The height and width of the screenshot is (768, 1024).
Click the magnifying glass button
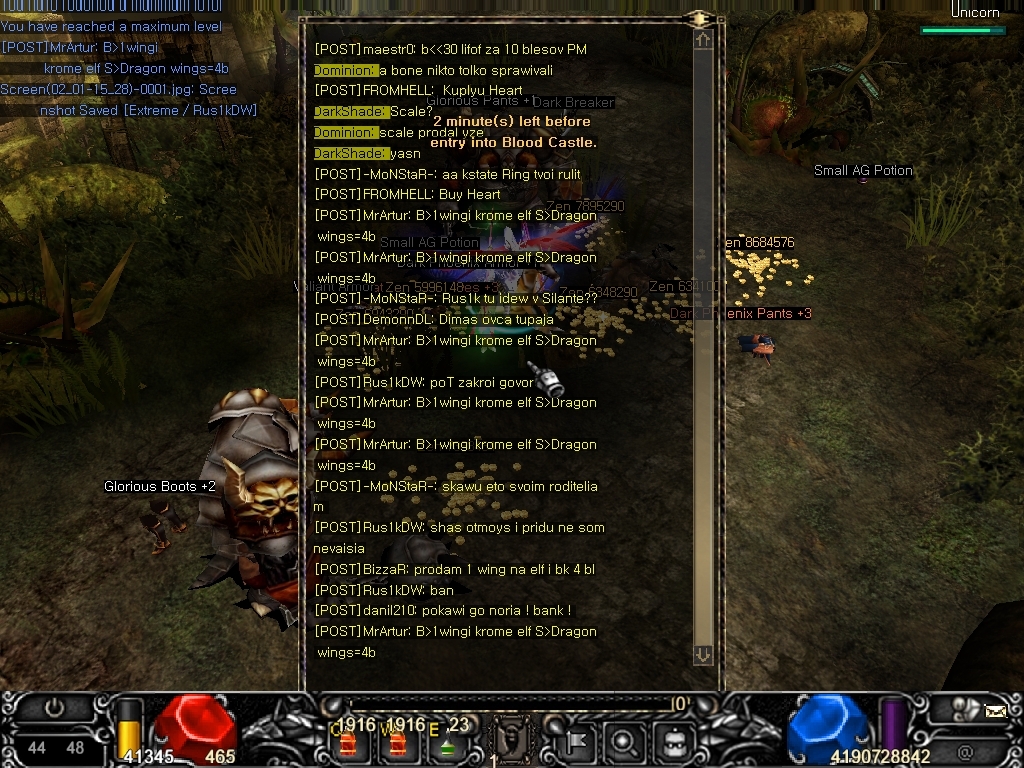tap(623, 742)
